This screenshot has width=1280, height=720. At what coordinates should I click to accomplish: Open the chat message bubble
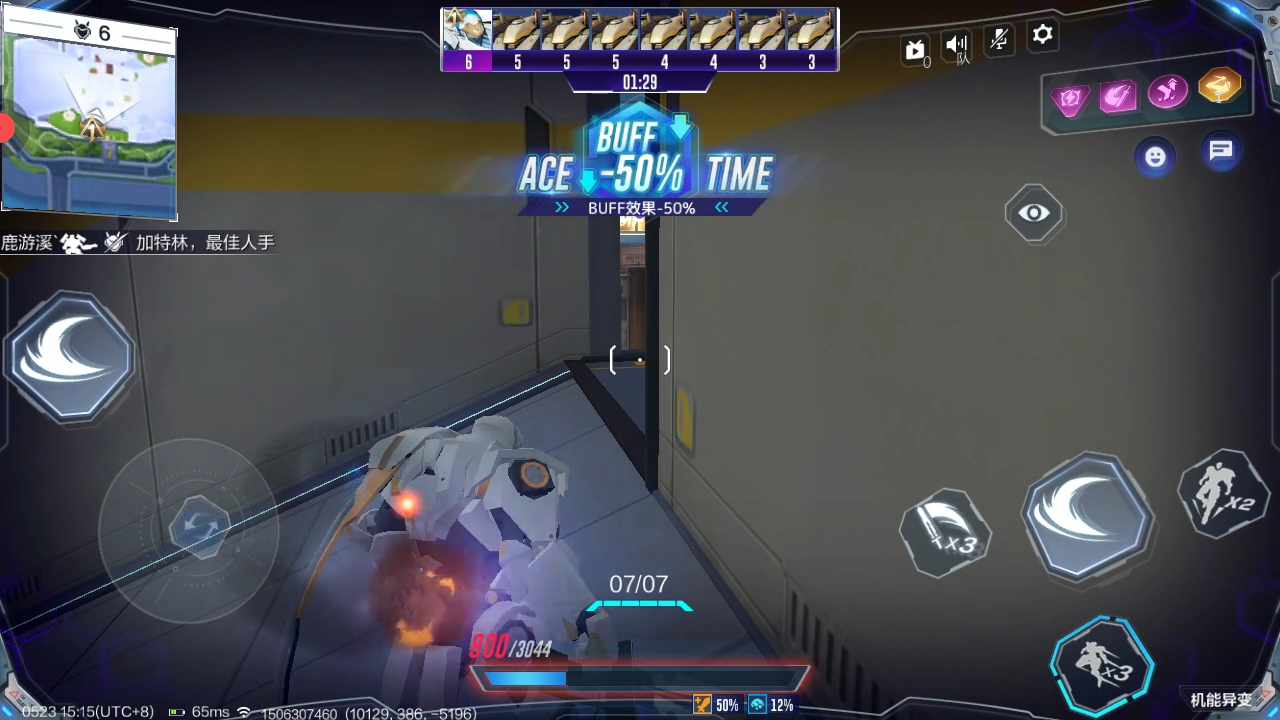tap(1220, 152)
